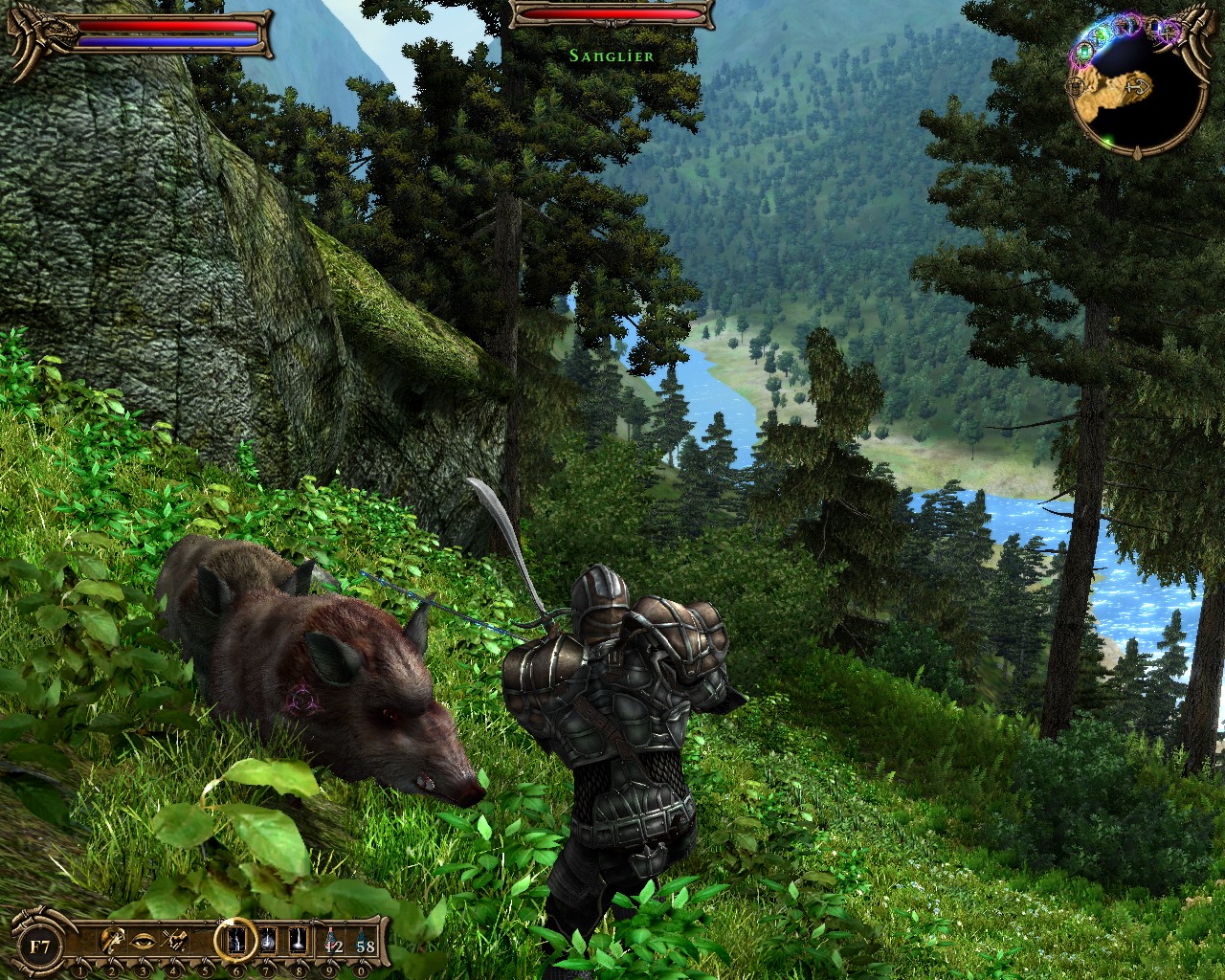1225x980 pixels.
Task: Open the circular minimap
Action: pos(1136,92)
